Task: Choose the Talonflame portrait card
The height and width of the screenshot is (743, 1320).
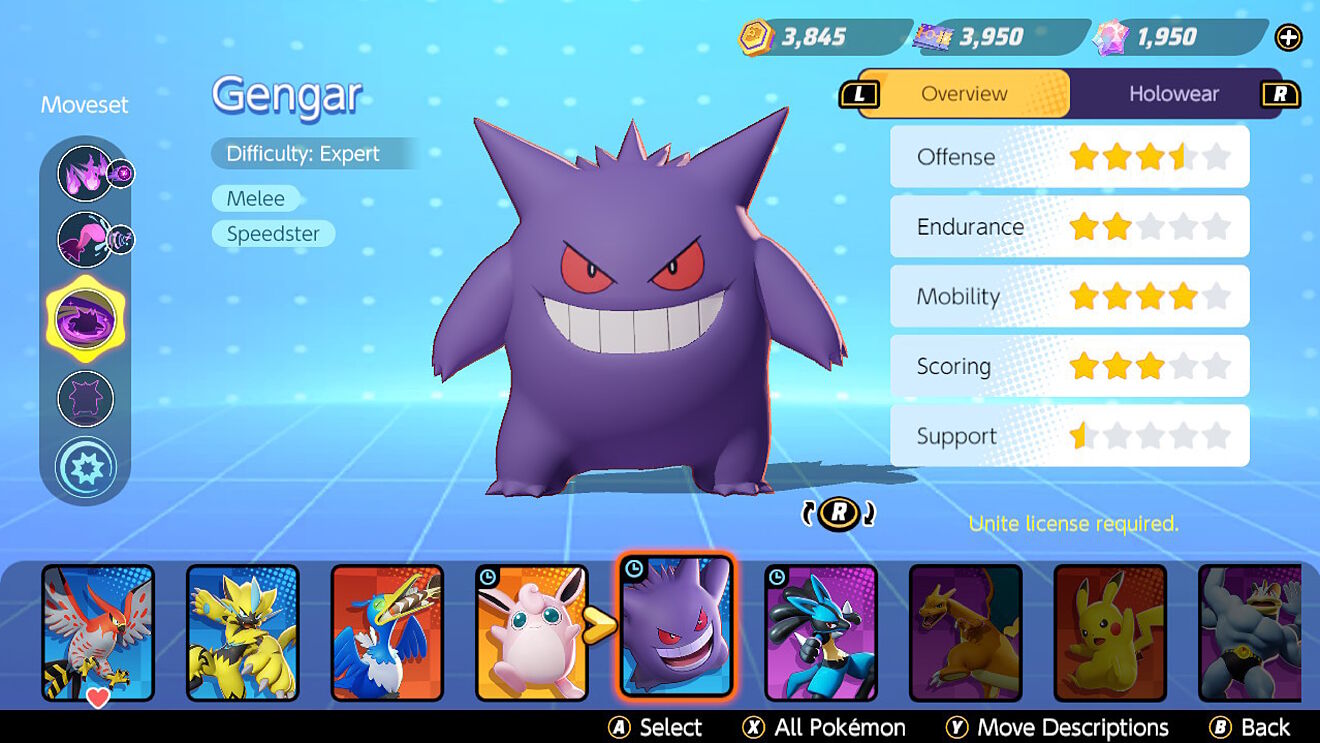Action: pos(98,632)
